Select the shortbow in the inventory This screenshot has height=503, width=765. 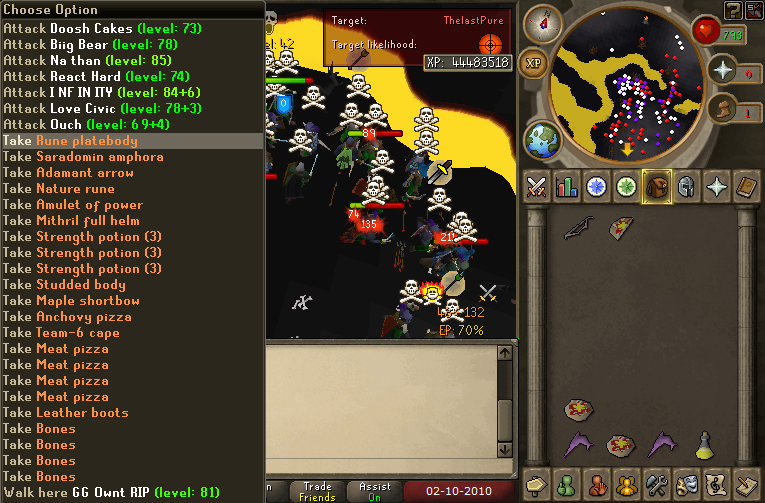pyautogui.click(x=576, y=228)
